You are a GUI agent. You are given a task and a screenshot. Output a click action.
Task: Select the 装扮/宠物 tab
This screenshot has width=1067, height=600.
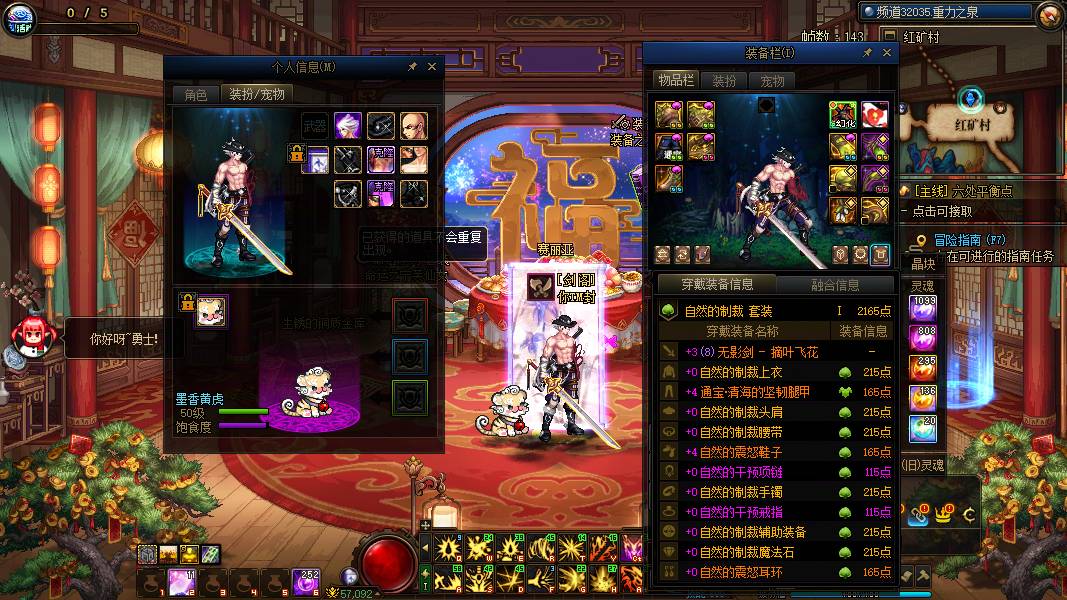click(258, 95)
